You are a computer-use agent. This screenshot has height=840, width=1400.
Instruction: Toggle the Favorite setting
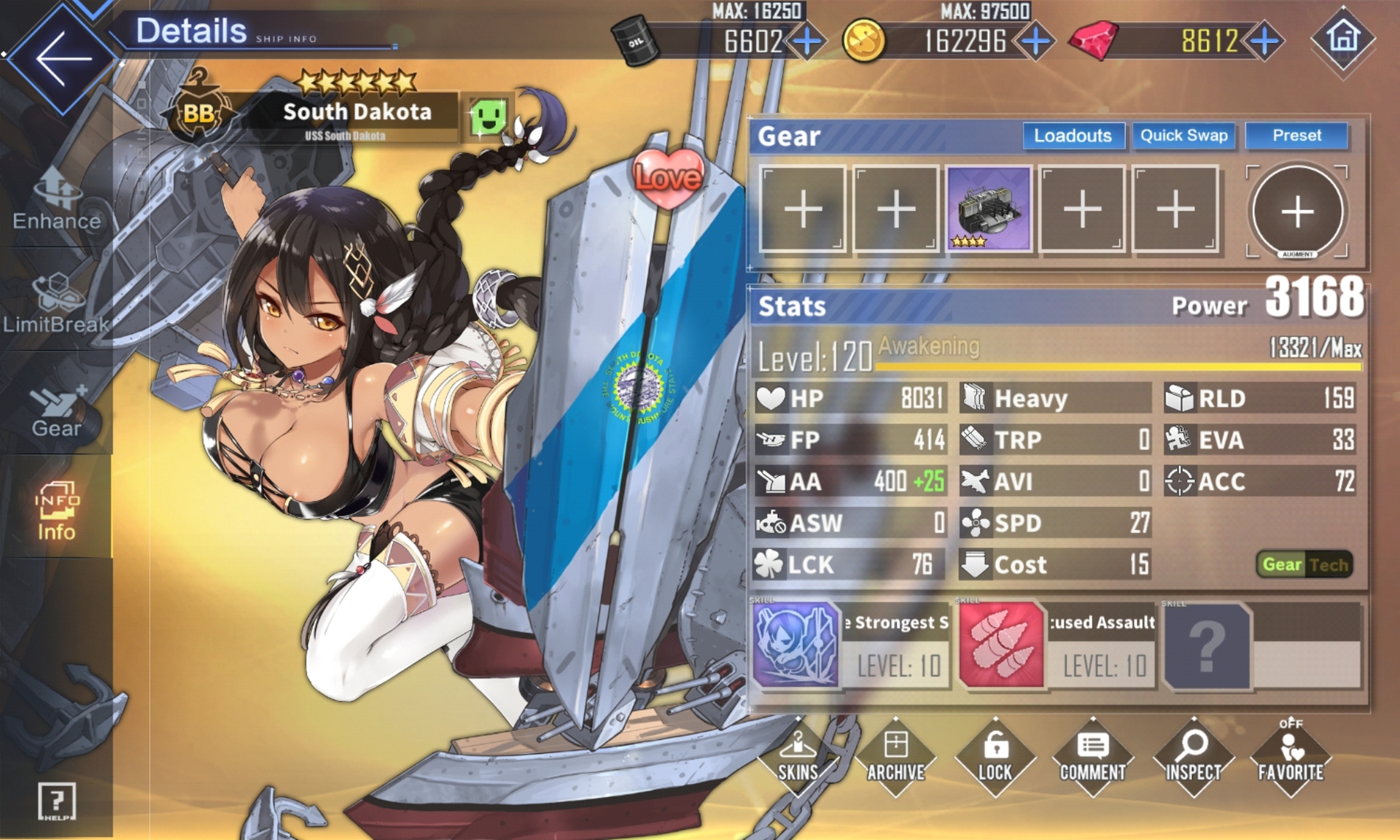click(x=1291, y=758)
